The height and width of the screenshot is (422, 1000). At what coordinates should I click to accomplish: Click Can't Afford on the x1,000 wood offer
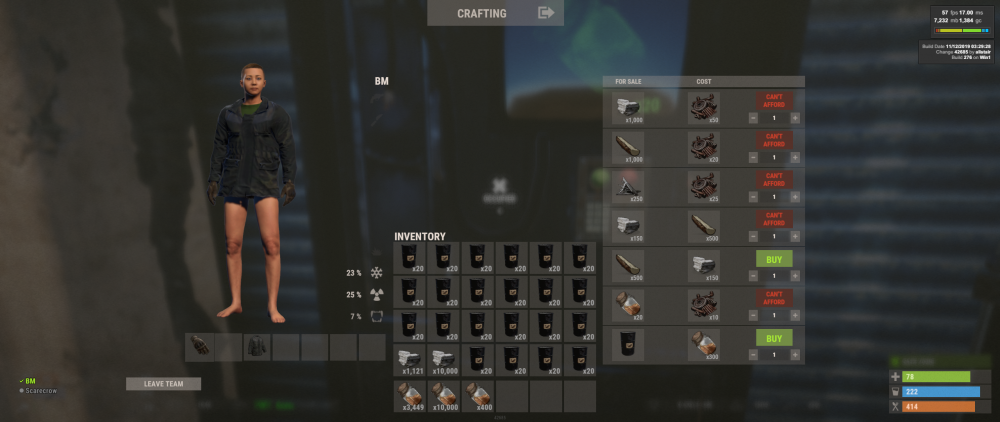click(773, 140)
